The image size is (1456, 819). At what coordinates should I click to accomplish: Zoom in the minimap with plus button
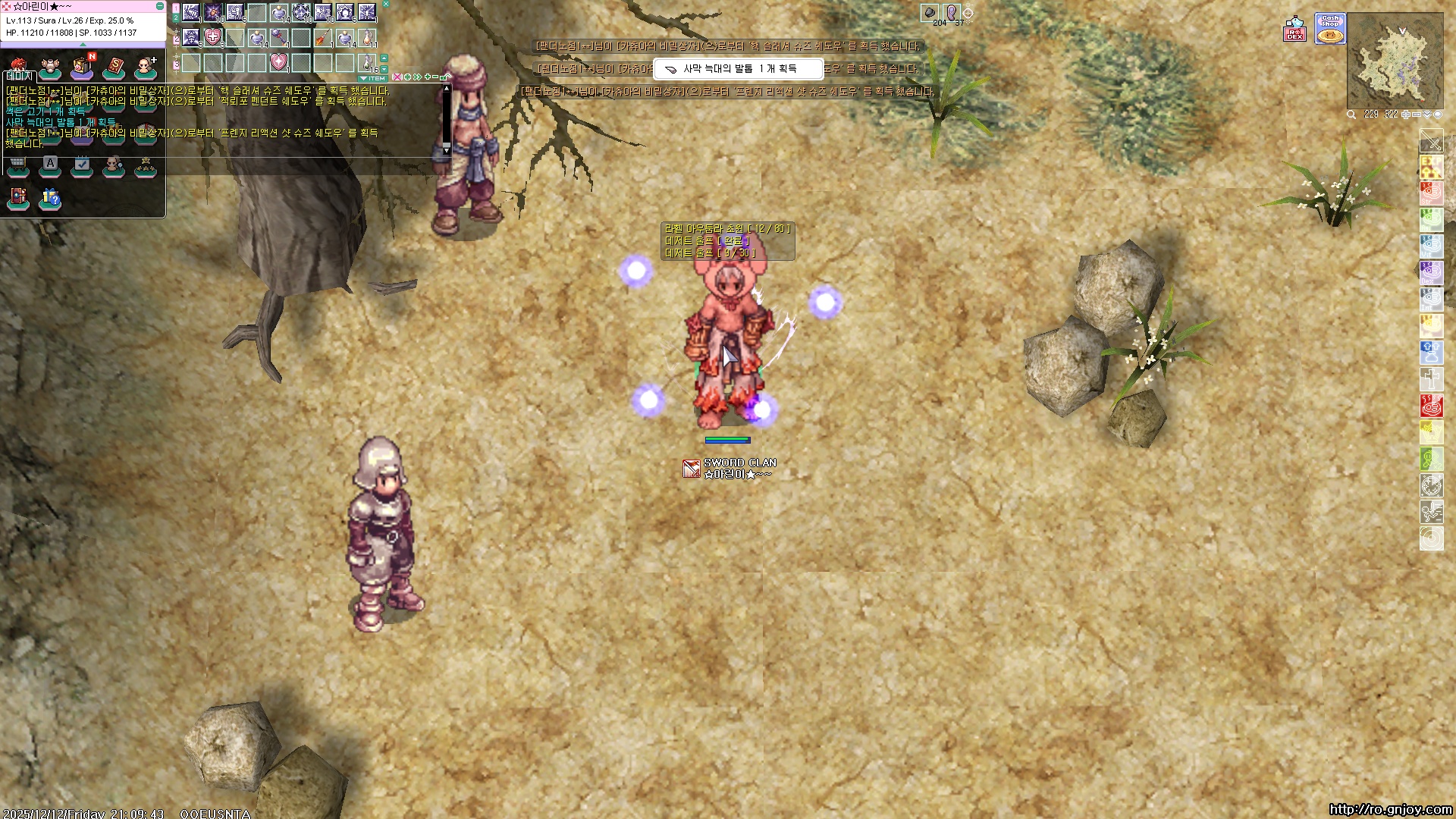coord(1406,115)
